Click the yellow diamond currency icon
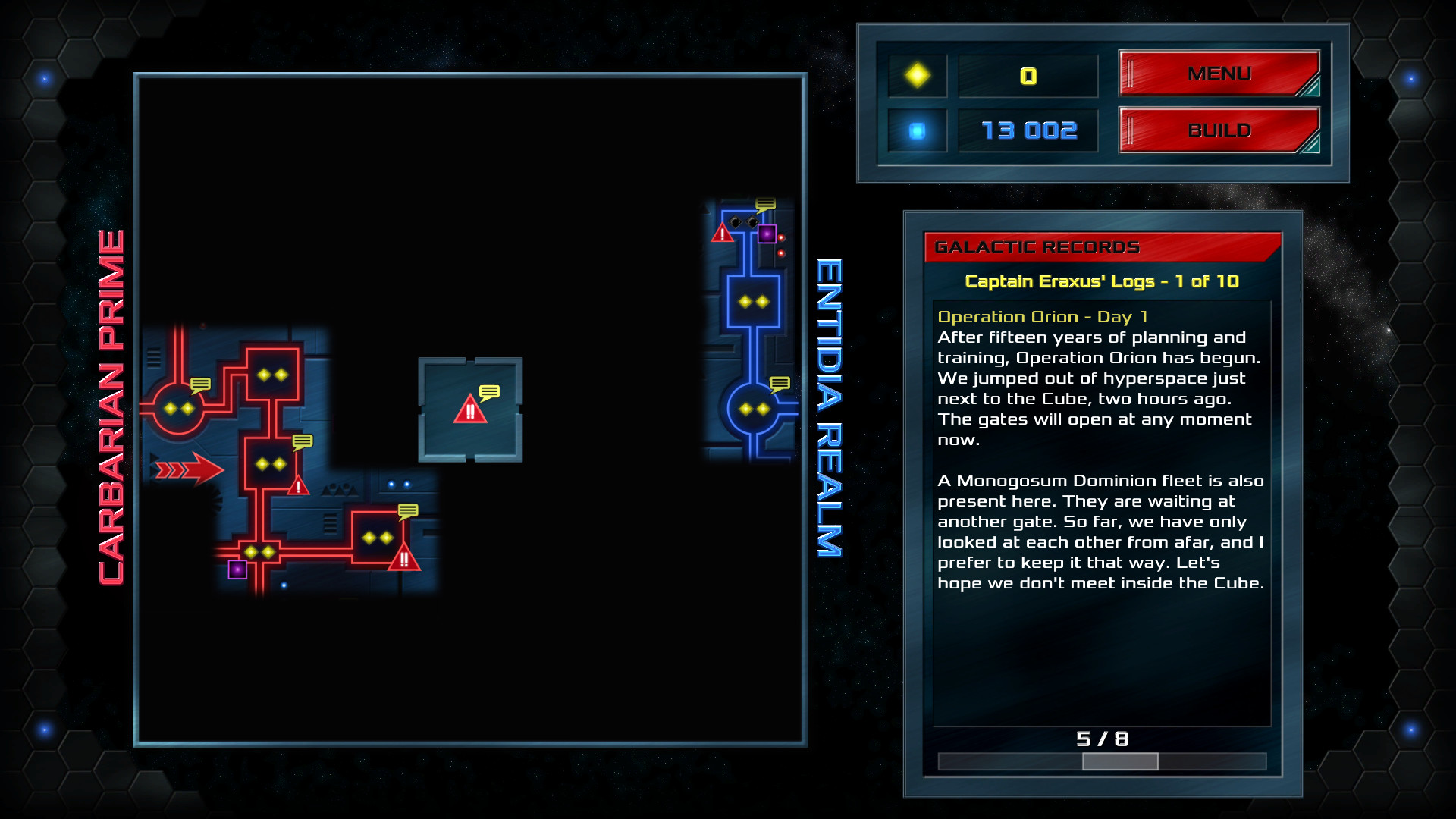This screenshot has height=819, width=1456. (x=918, y=76)
